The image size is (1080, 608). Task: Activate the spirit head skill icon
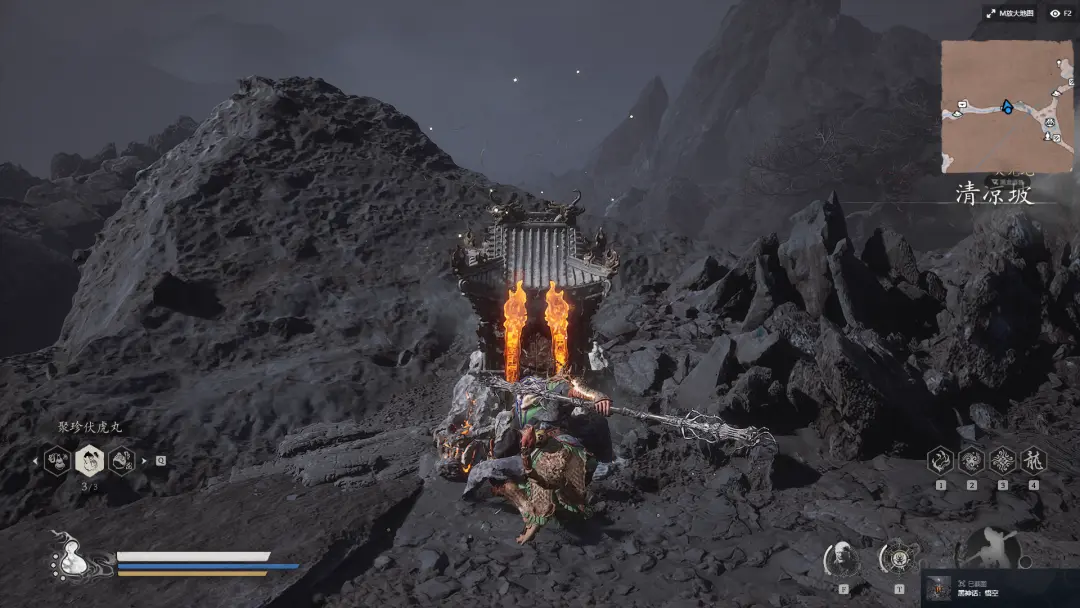click(843, 558)
